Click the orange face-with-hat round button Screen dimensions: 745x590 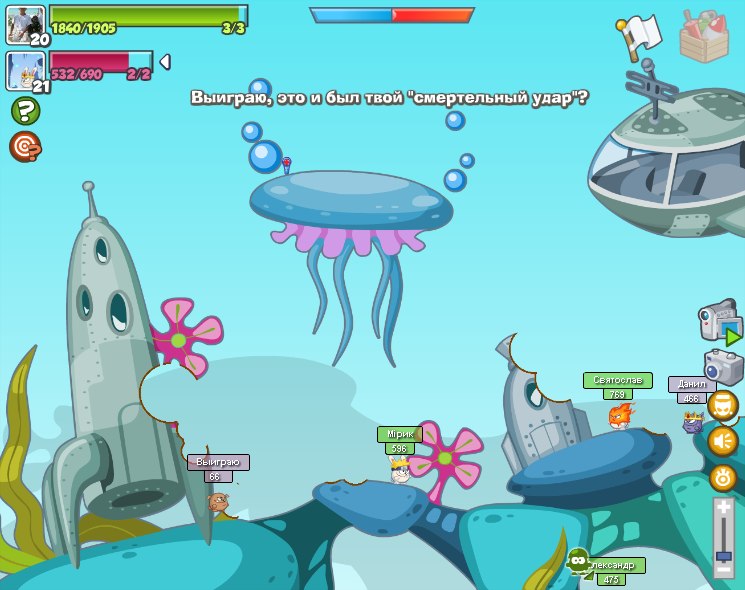723,405
